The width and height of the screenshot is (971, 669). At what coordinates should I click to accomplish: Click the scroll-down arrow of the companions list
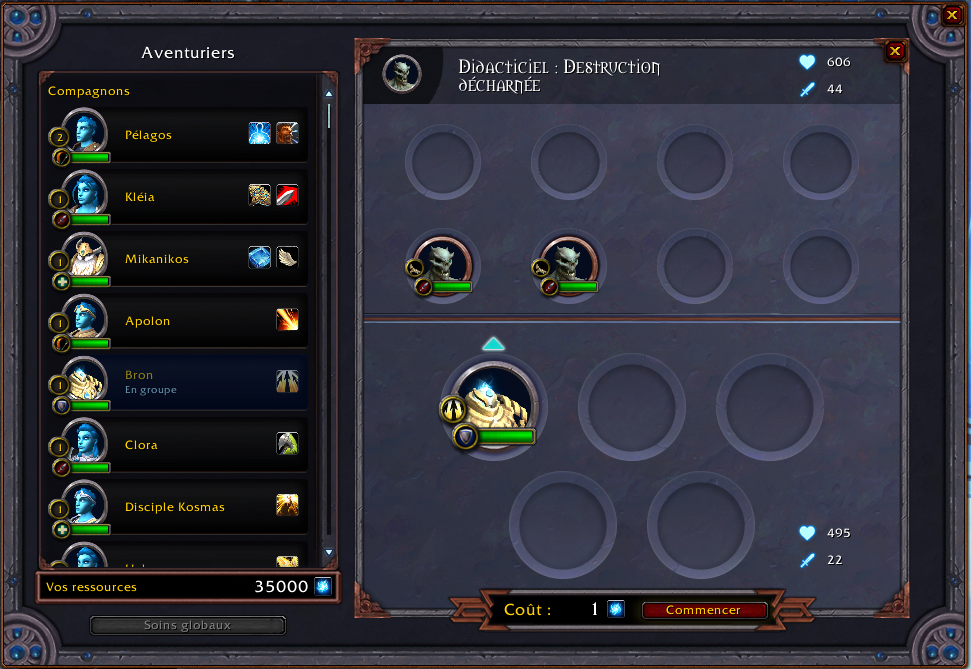[328, 552]
